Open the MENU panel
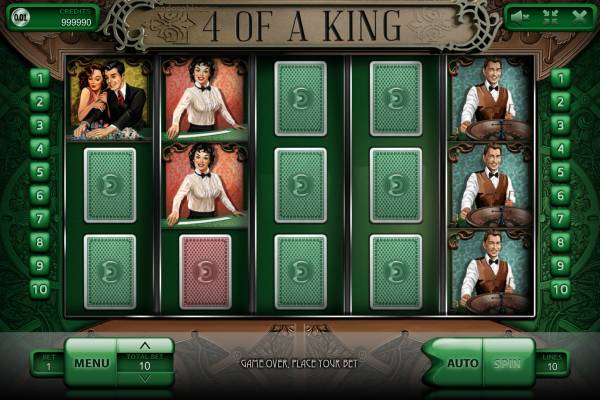Viewport: 600px width, 400px height. 91,362
